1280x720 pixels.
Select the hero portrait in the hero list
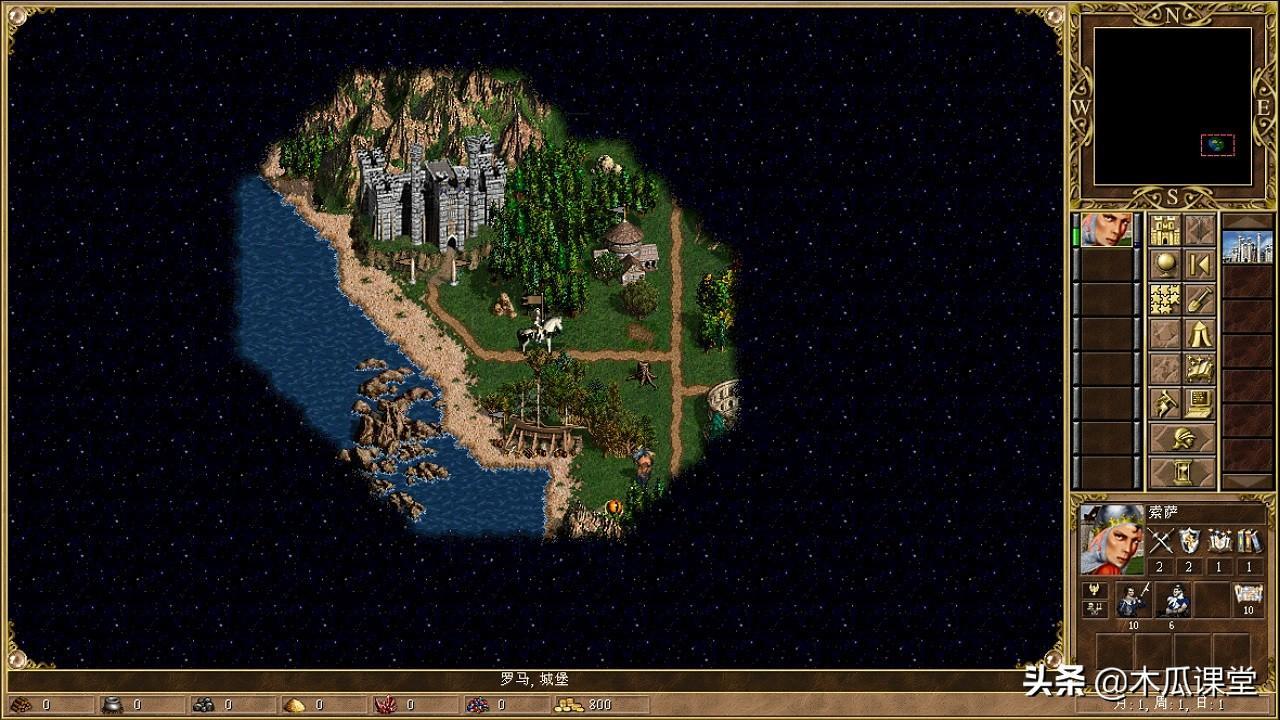coord(1107,230)
